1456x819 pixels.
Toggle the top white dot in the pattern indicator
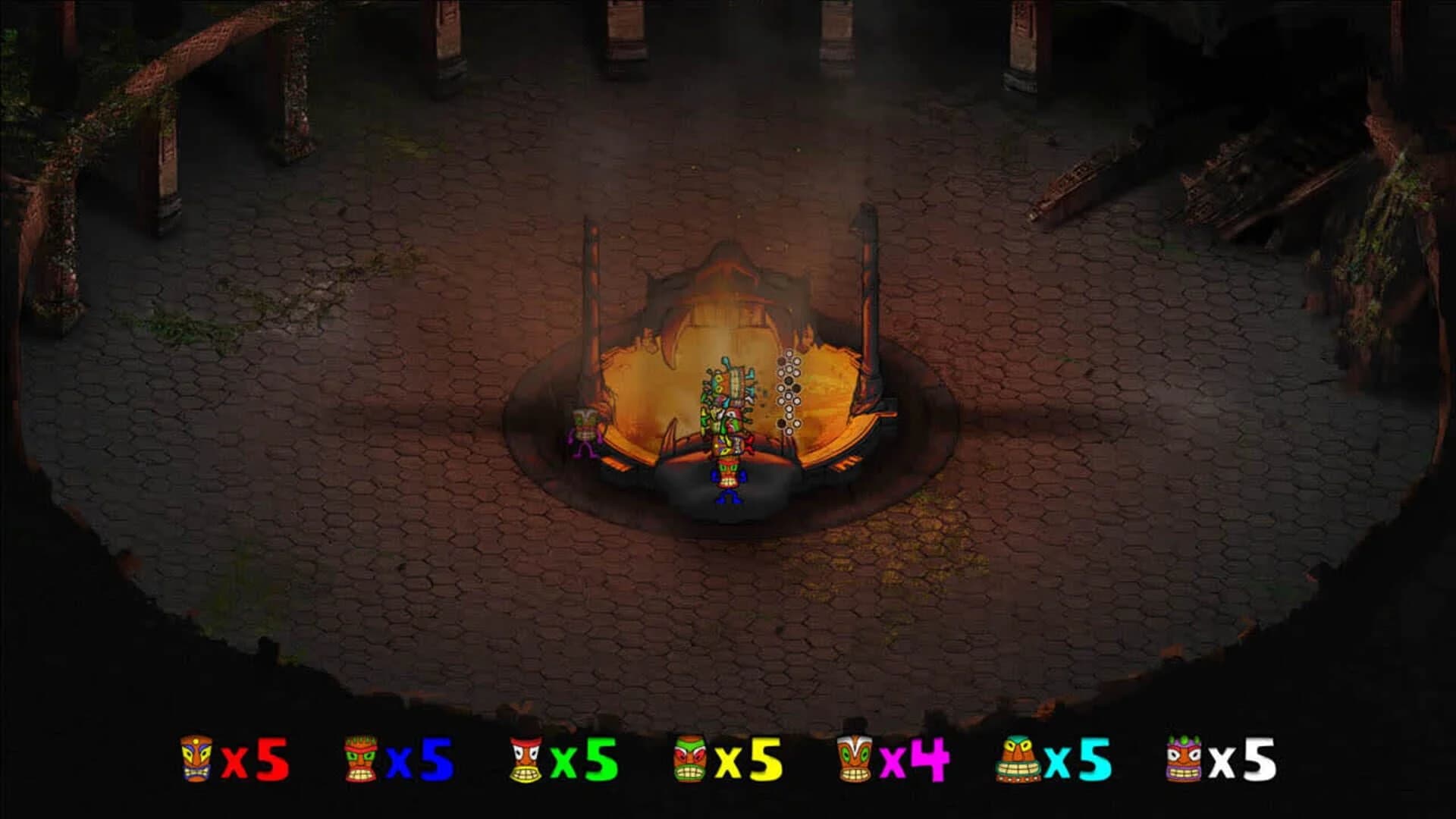(788, 353)
